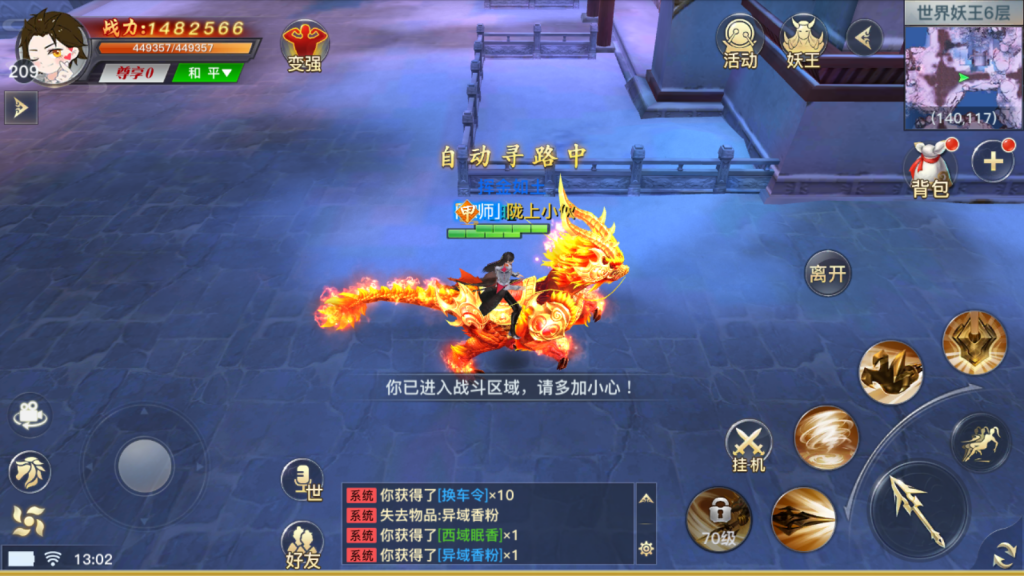Expand the chat log with the up arrow
1024x576 pixels.
(x=646, y=497)
